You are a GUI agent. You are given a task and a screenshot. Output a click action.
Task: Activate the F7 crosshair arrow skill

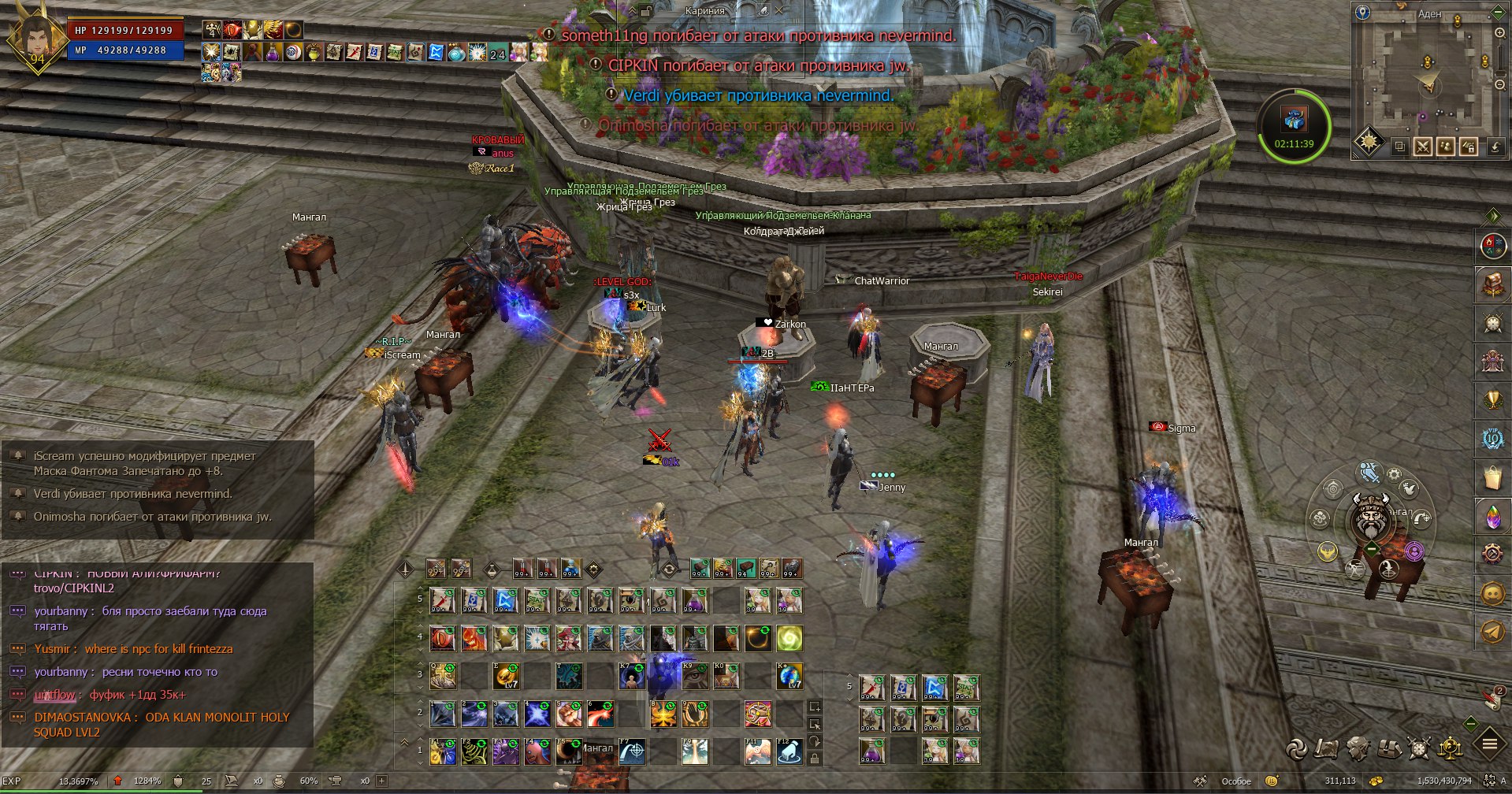pos(632,752)
